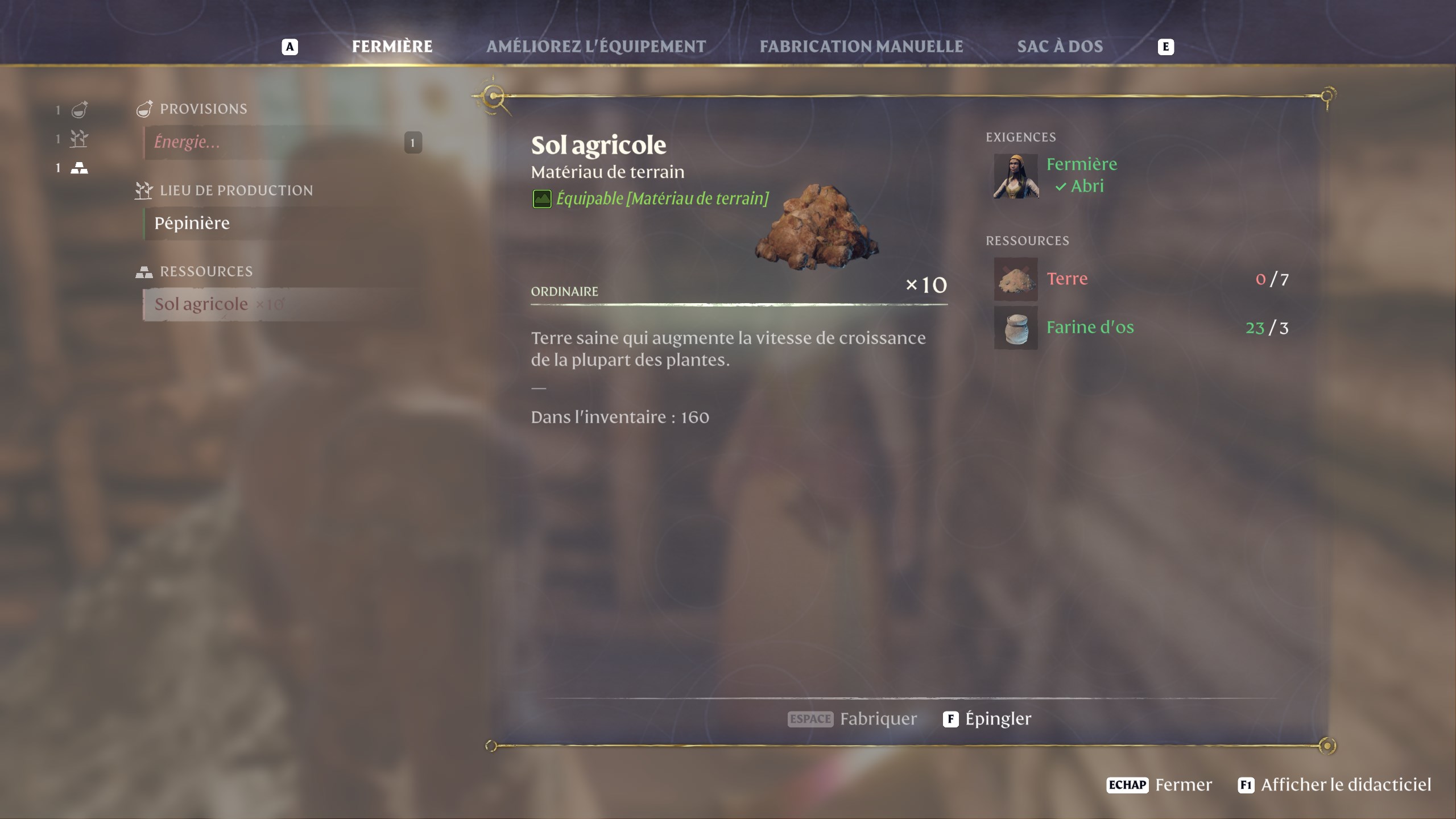
Task: Click the plant sprout icon next to PROVISIONS count
Action: 78,139
